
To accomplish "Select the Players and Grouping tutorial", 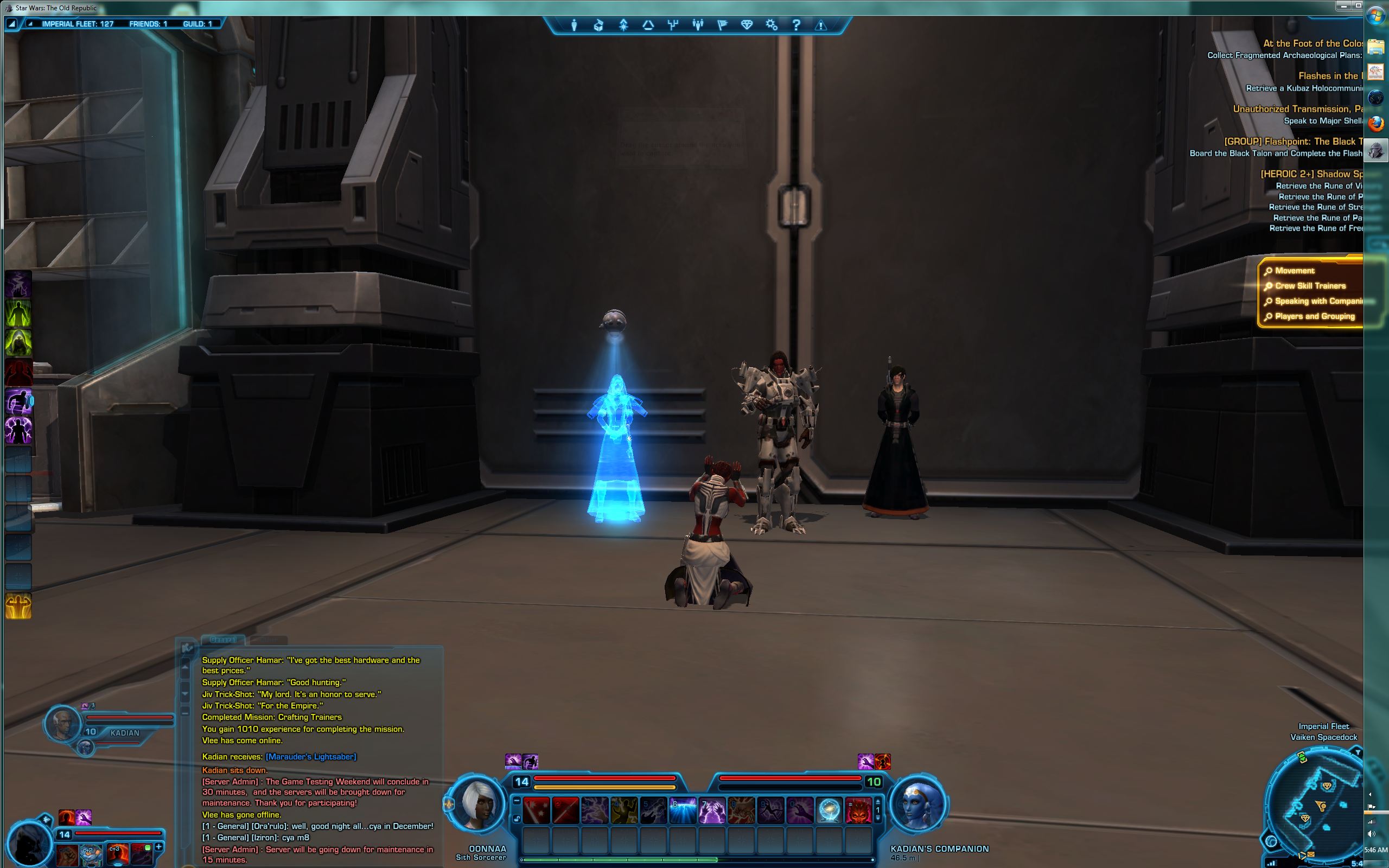I will [x=1314, y=316].
